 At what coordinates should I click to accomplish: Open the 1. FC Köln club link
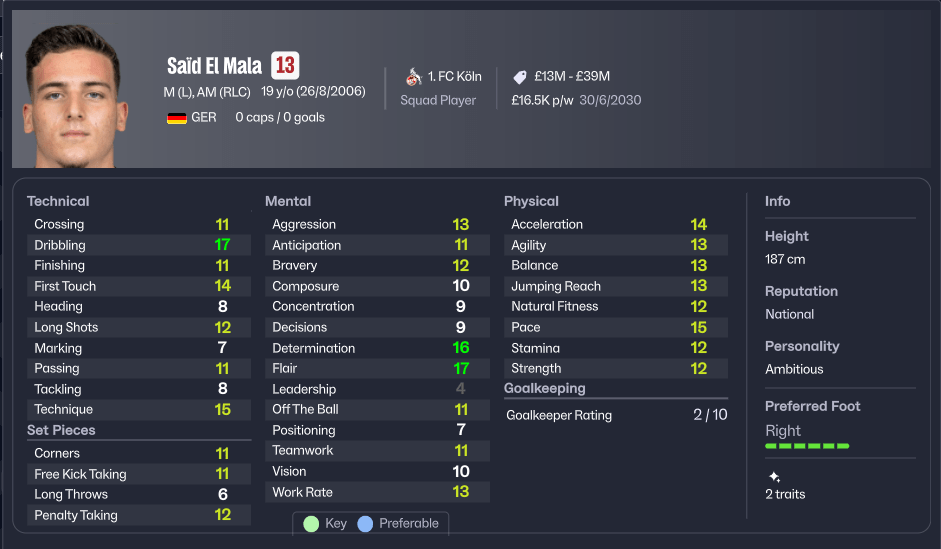pyautogui.click(x=454, y=76)
